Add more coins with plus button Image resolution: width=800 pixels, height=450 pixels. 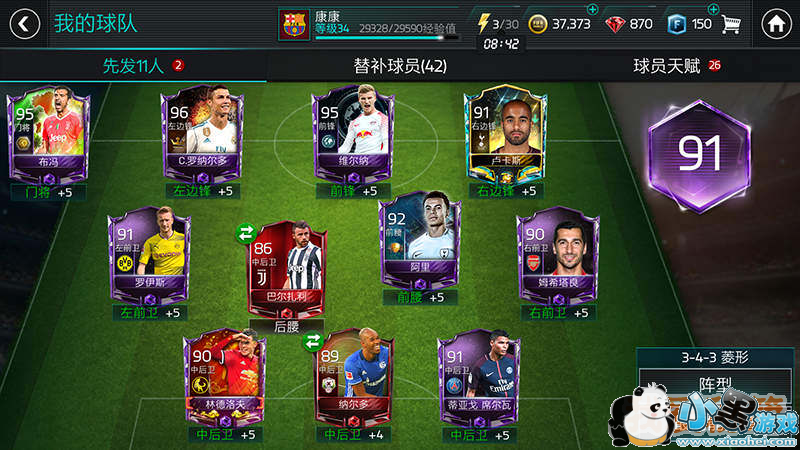click(x=593, y=10)
